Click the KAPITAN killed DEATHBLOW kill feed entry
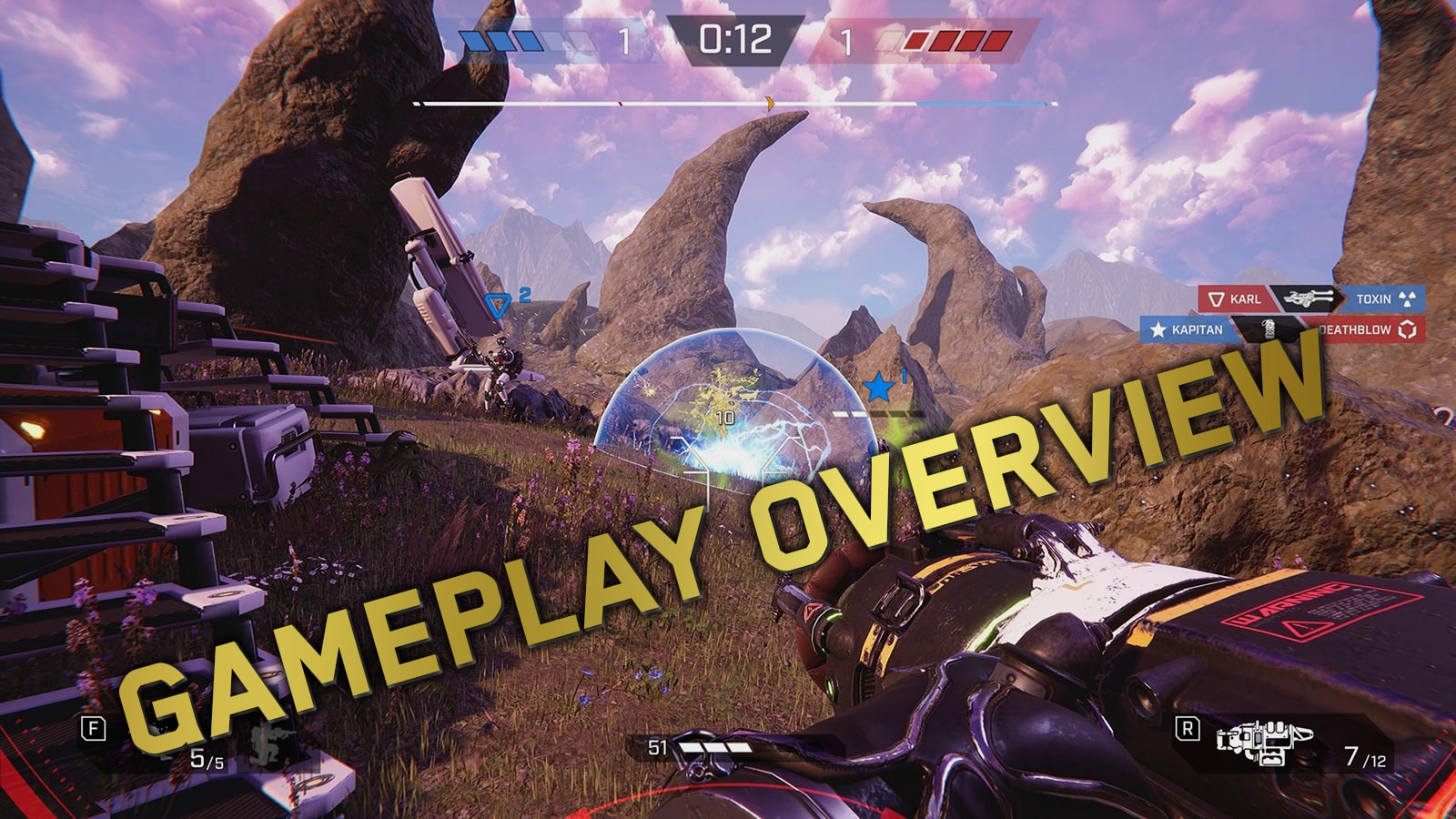Screen dimensions: 1456x819 tap(1283, 329)
